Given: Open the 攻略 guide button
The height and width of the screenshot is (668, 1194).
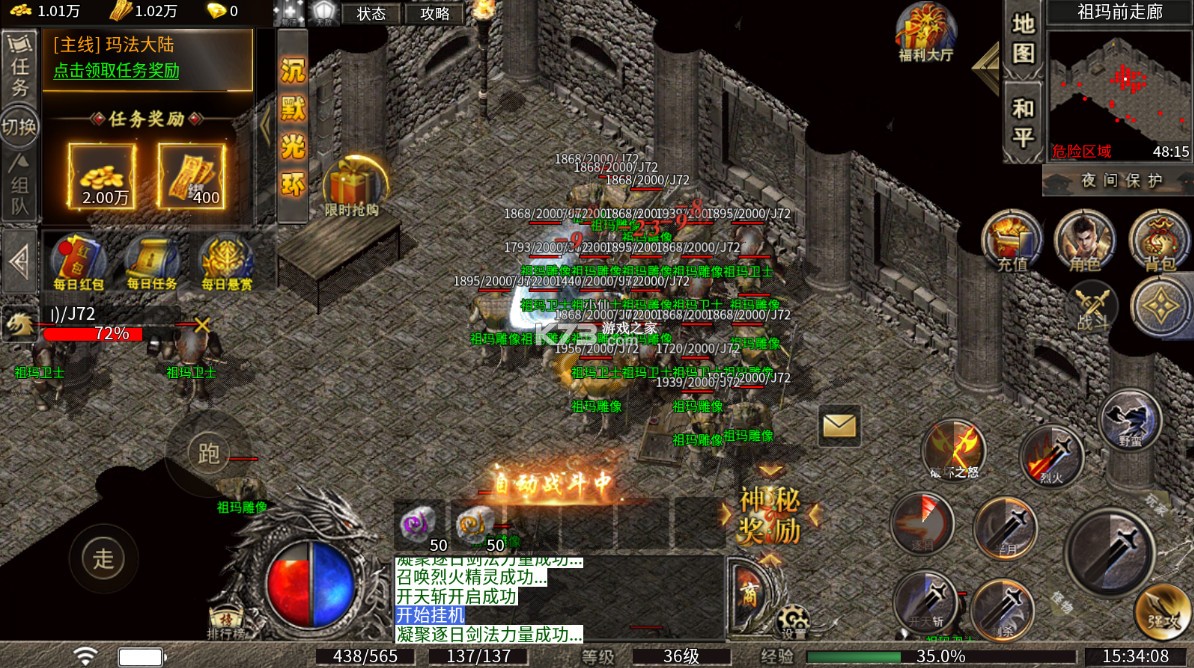Looking at the screenshot, I should [x=435, y=14].
